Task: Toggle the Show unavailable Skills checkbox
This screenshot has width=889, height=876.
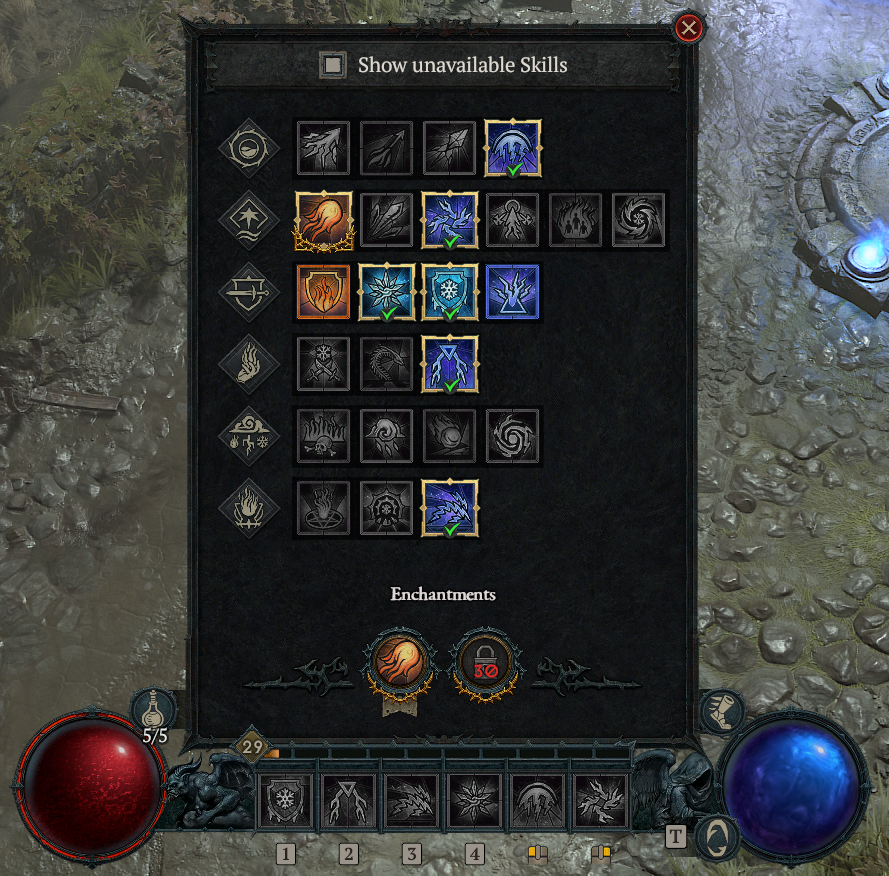Action: (x=332, y=66)
